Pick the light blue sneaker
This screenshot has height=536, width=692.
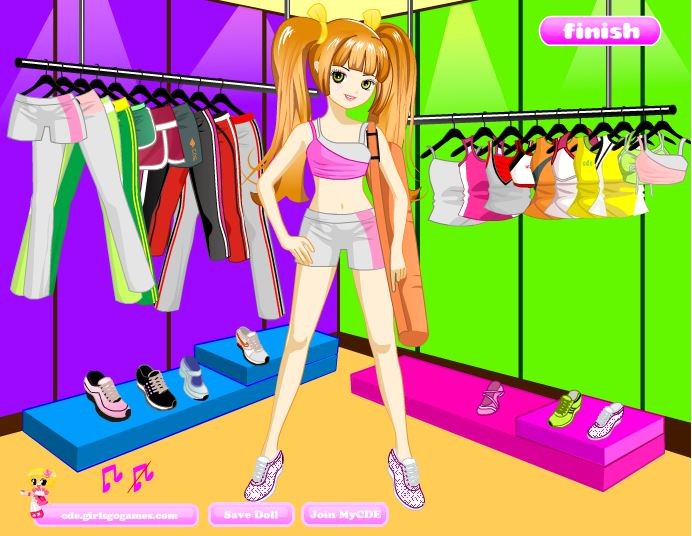(x=194, y=377)
